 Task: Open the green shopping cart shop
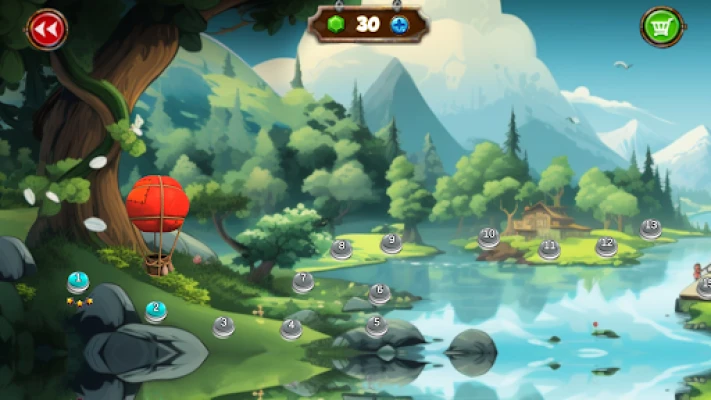[x=661, y=26]
